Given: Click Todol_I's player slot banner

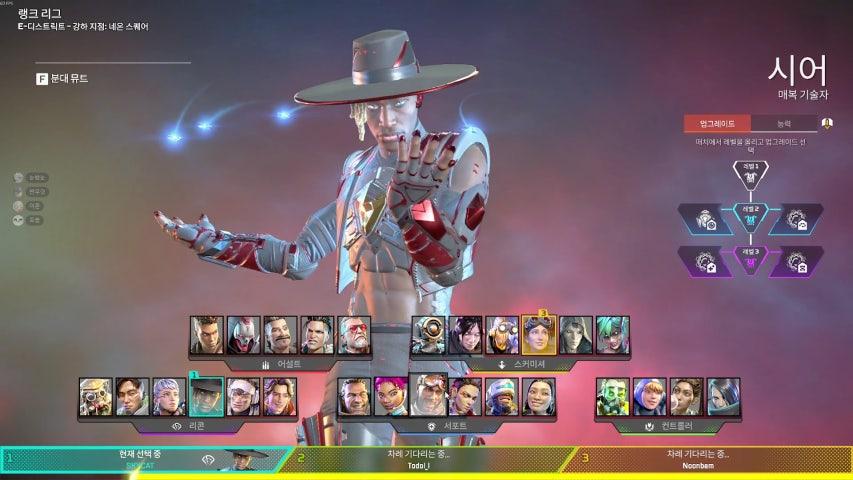Looking at the screenshot, I should point(428,459).
